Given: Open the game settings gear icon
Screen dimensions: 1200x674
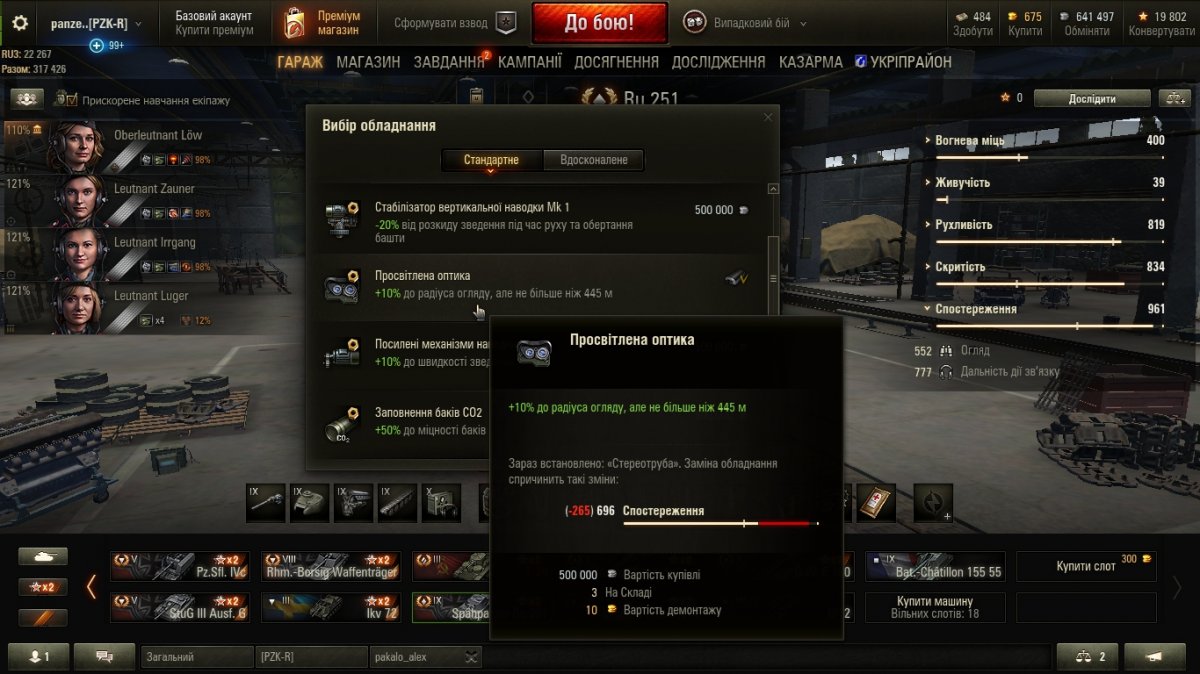Looking at the screenshot, I should point(20,23).
